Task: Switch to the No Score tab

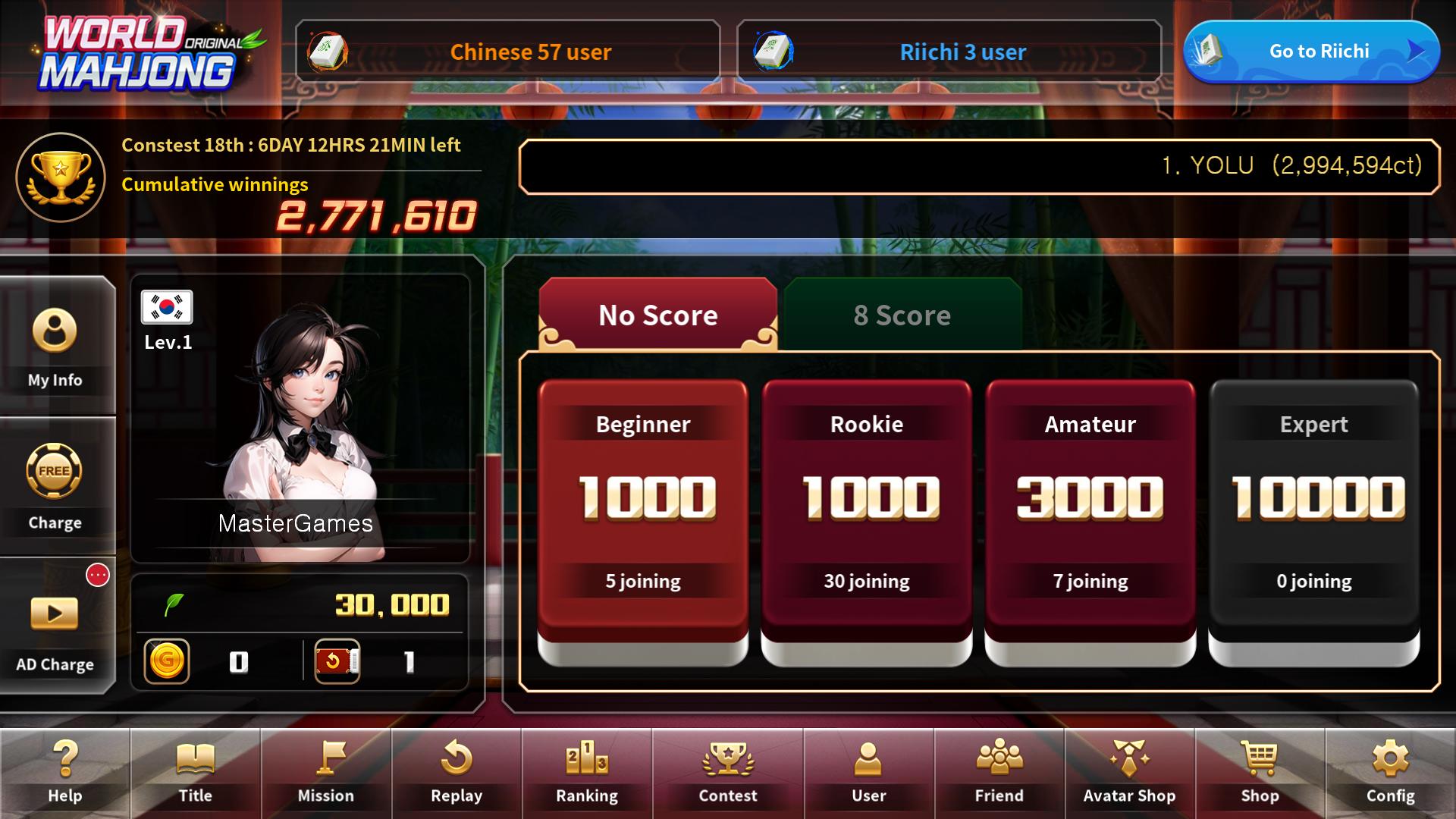Action: 657,315
